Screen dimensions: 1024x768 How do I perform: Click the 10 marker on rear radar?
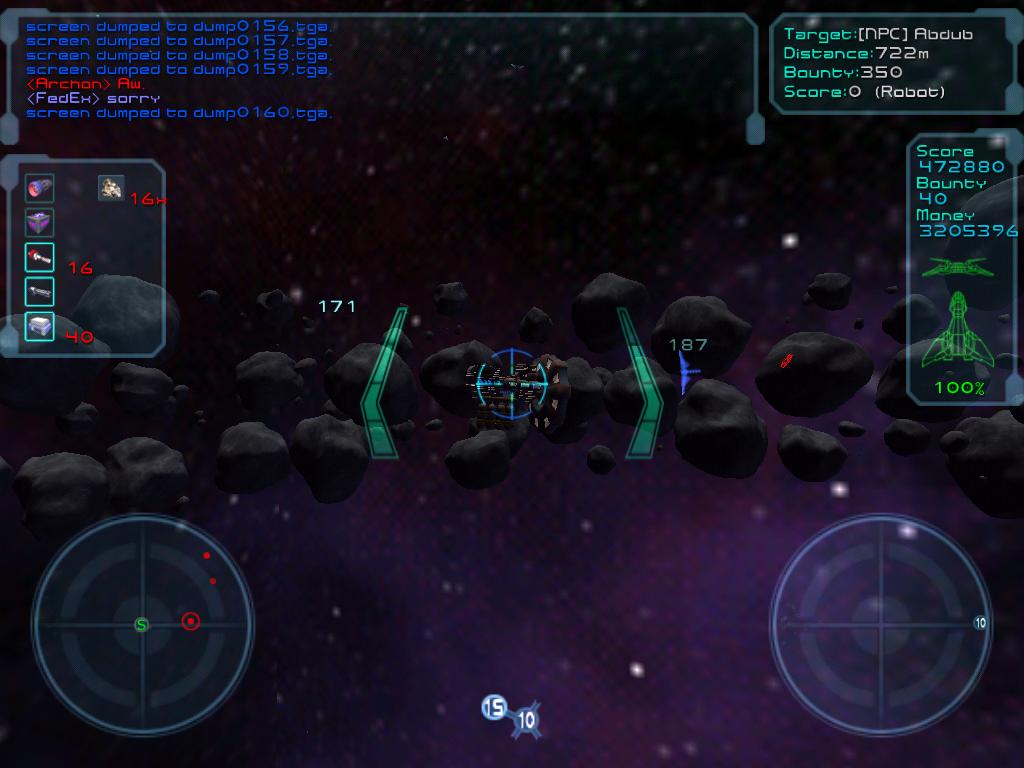(980, 623)
